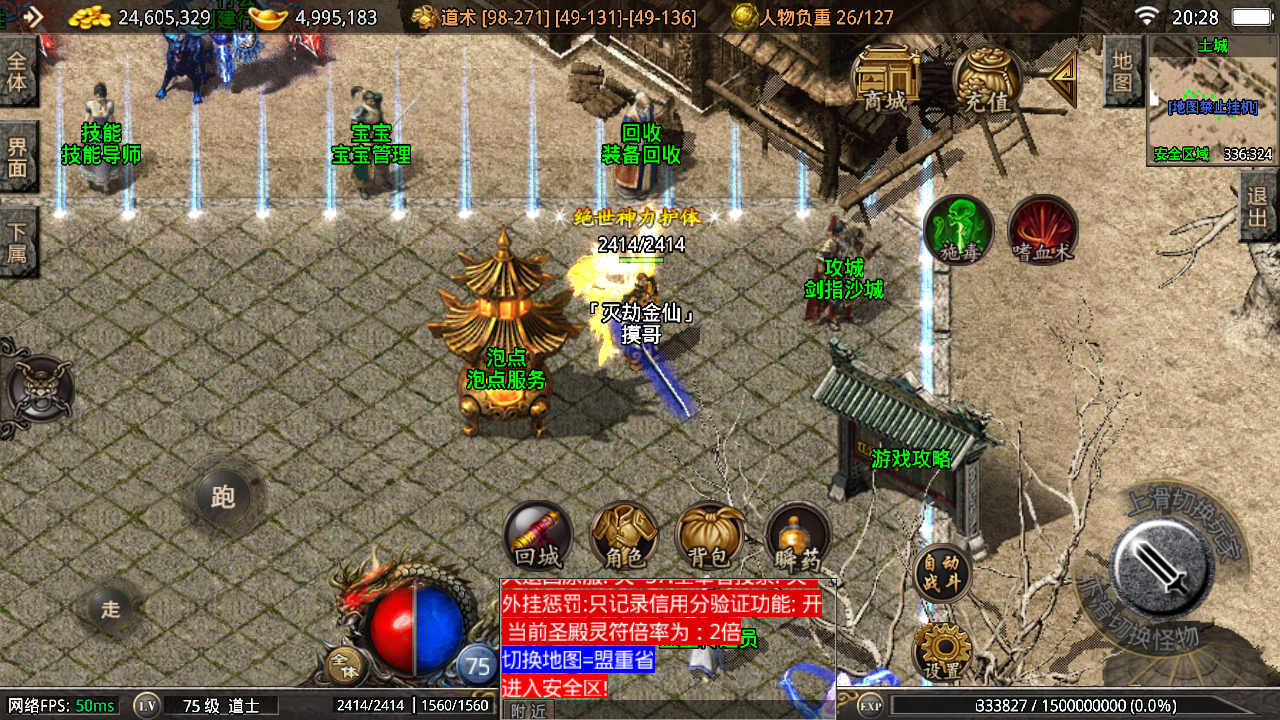This screenshot has height=720, width=1280.
Task: Switch to 走 walk mode
Action: (110, 608)
